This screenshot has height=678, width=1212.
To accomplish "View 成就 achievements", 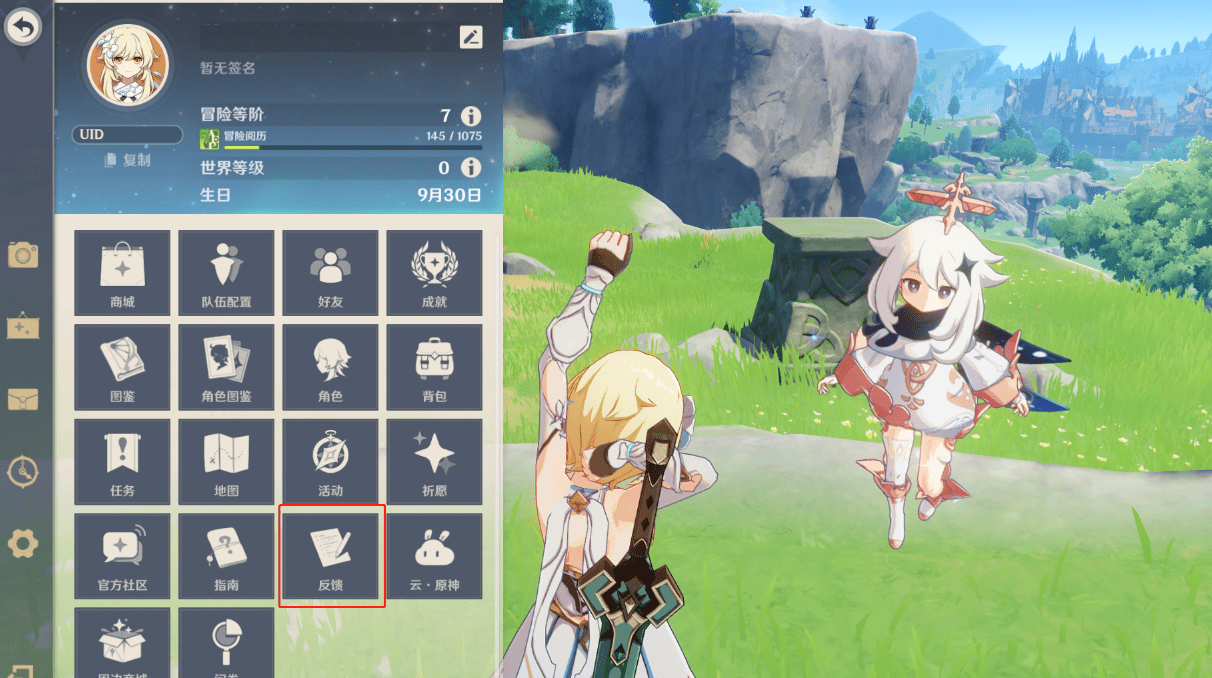I will (434, 273).
